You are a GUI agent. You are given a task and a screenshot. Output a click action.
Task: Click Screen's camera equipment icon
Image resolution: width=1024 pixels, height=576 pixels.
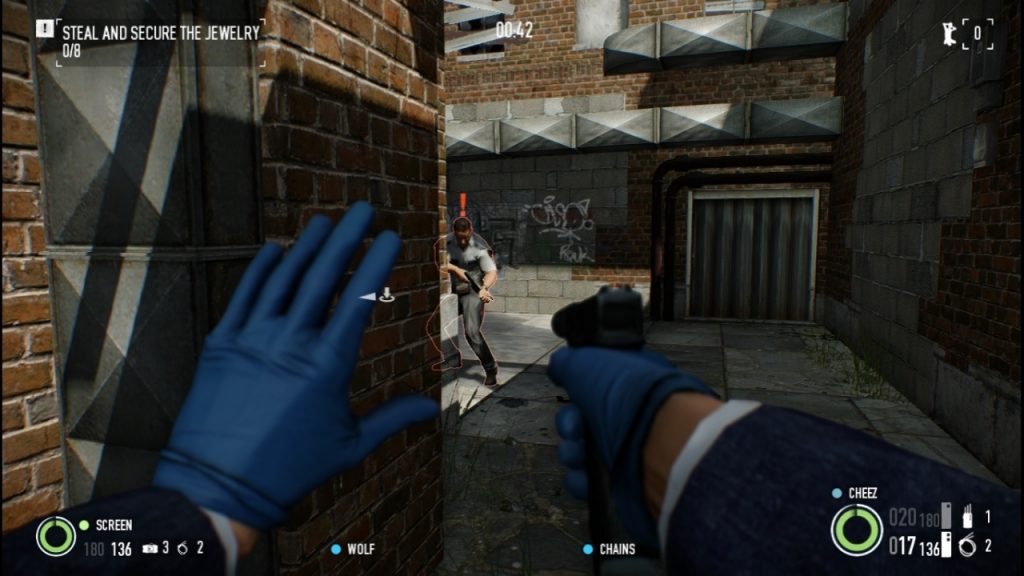pos(149,548)
